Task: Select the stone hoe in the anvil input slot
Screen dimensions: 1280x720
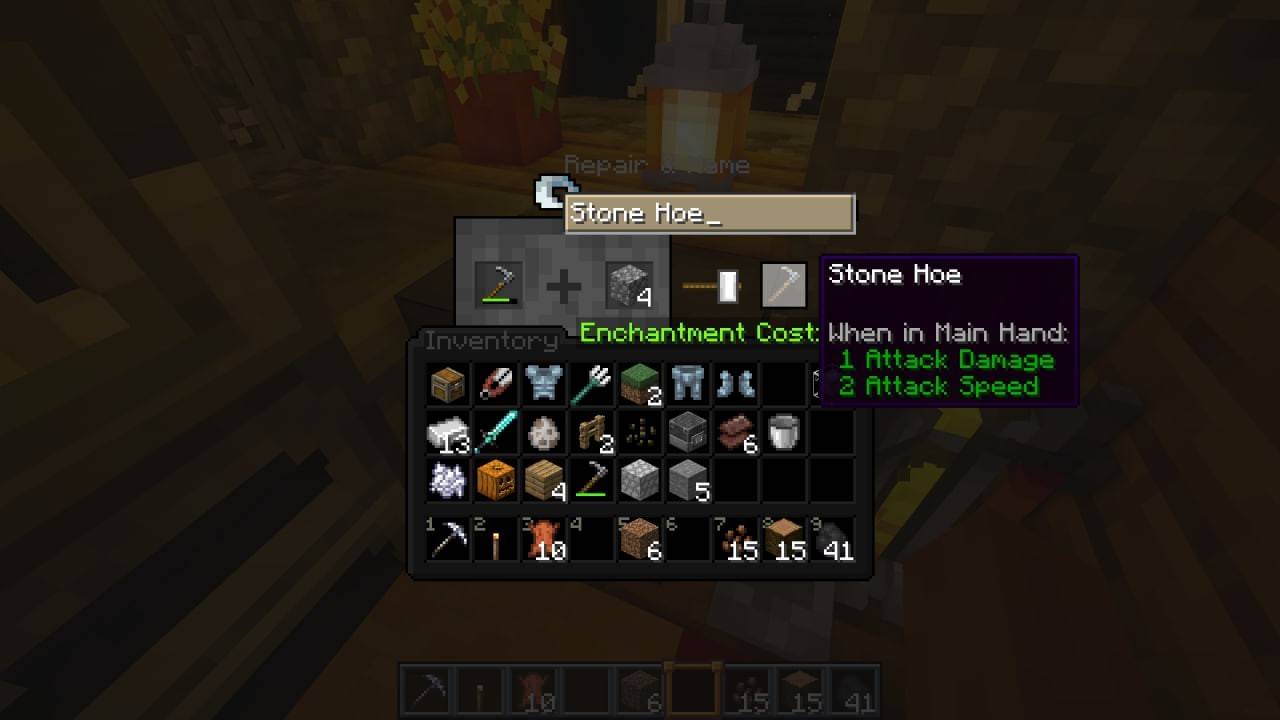Action: coord(497,283)
